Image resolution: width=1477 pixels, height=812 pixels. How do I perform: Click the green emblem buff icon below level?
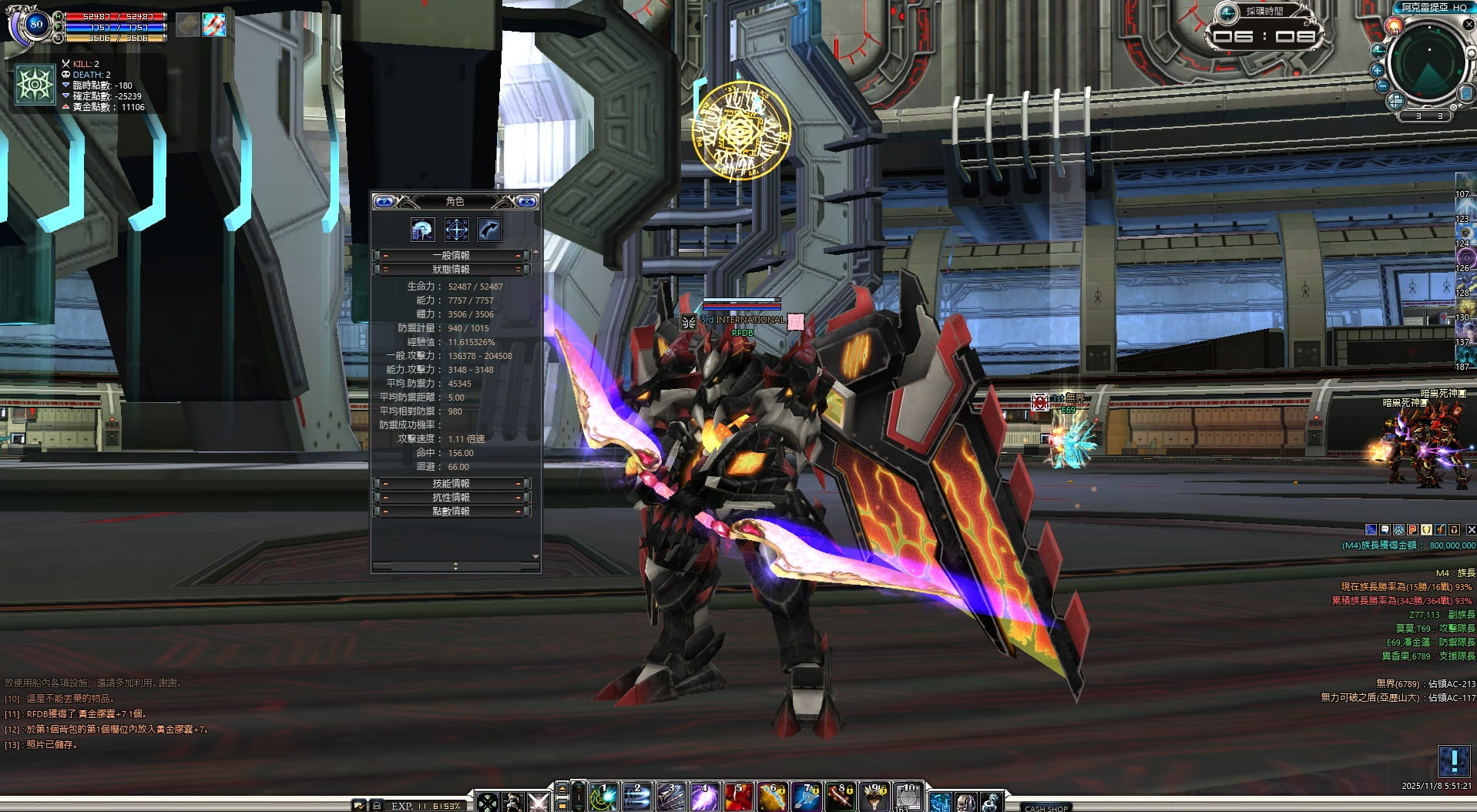[35, 84]
